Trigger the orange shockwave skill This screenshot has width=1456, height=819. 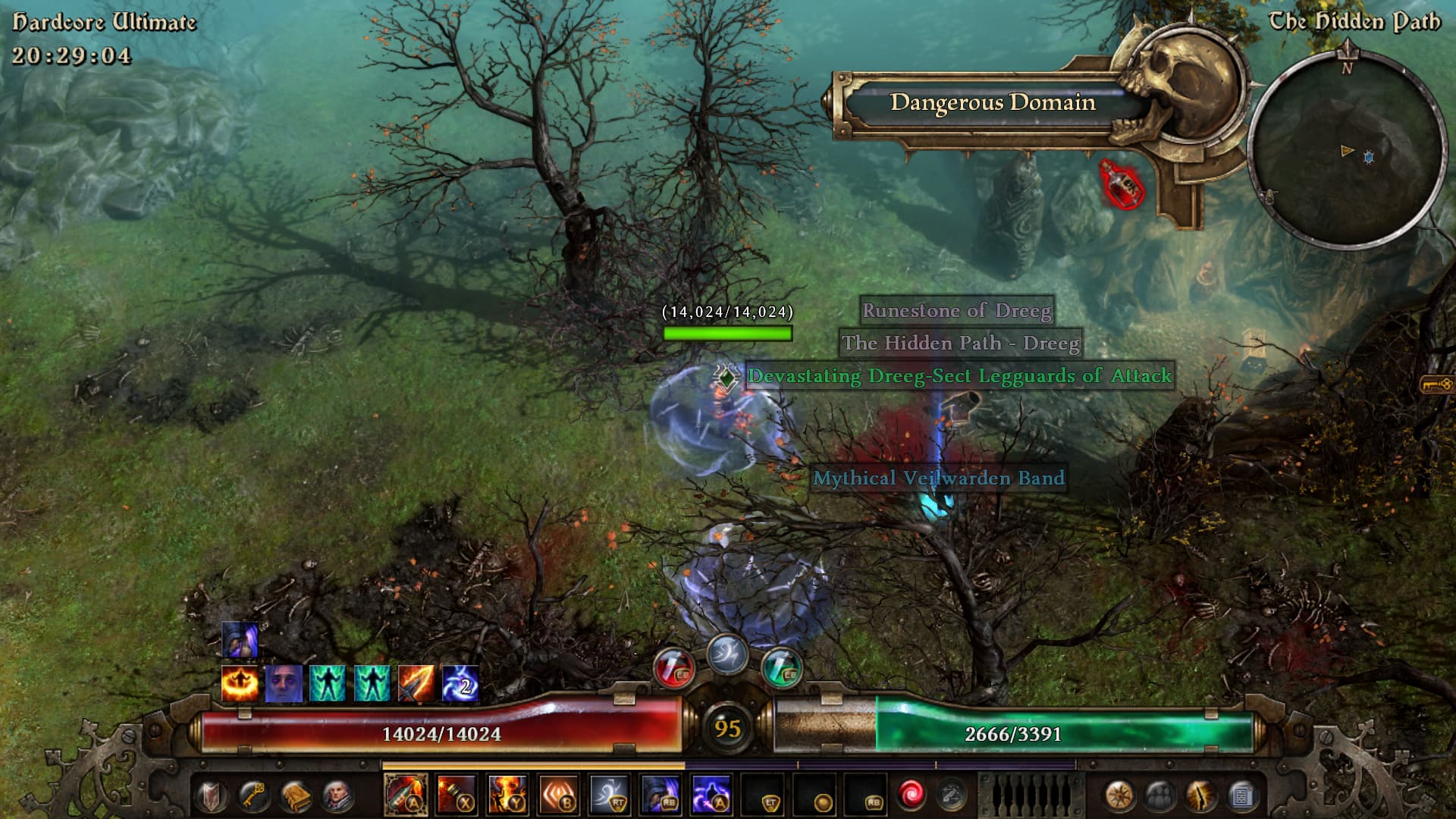558,795
